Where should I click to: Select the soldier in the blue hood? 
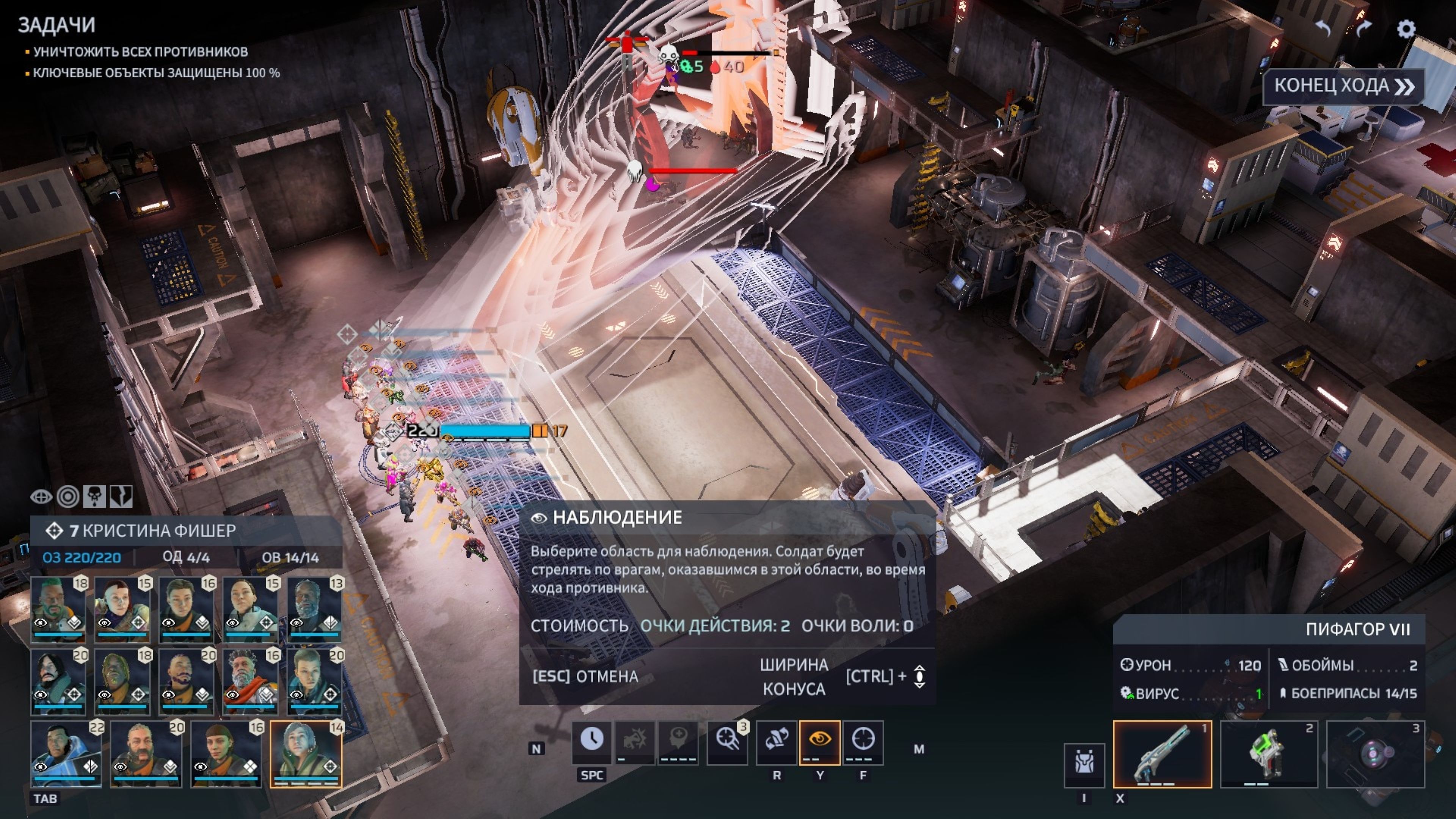(66, 753)
